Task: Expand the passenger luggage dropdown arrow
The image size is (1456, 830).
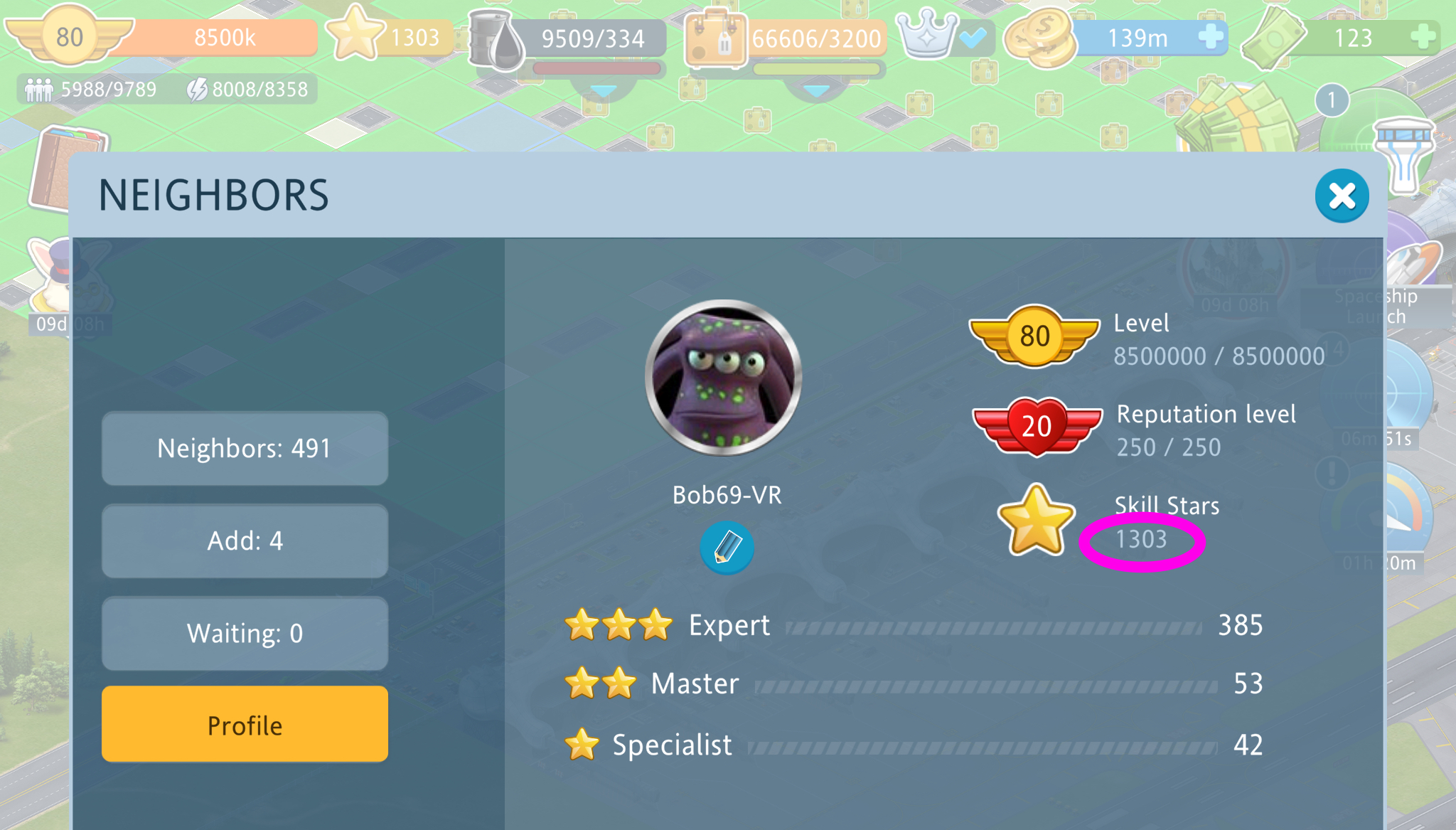Action: 816,91
